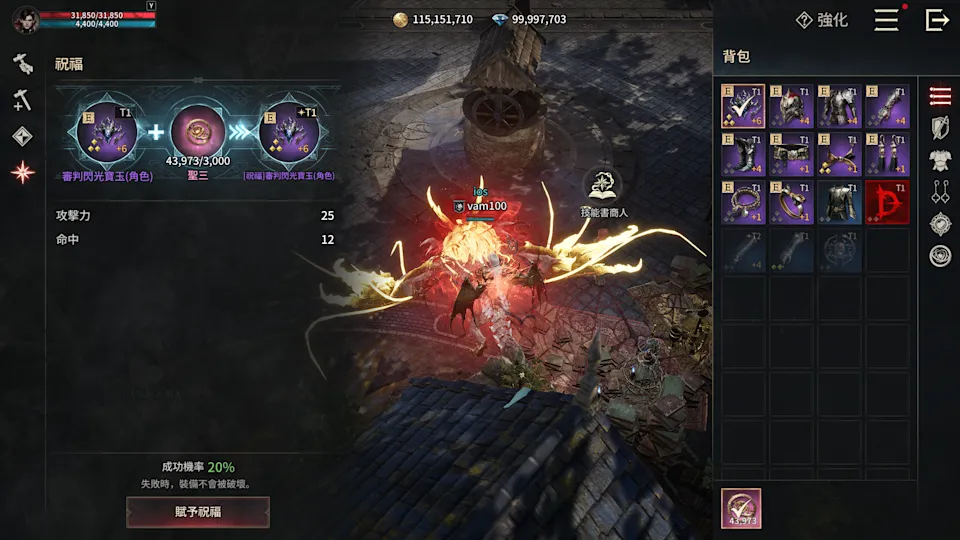Switch to the glowing star blessing tab

(22, 172)
